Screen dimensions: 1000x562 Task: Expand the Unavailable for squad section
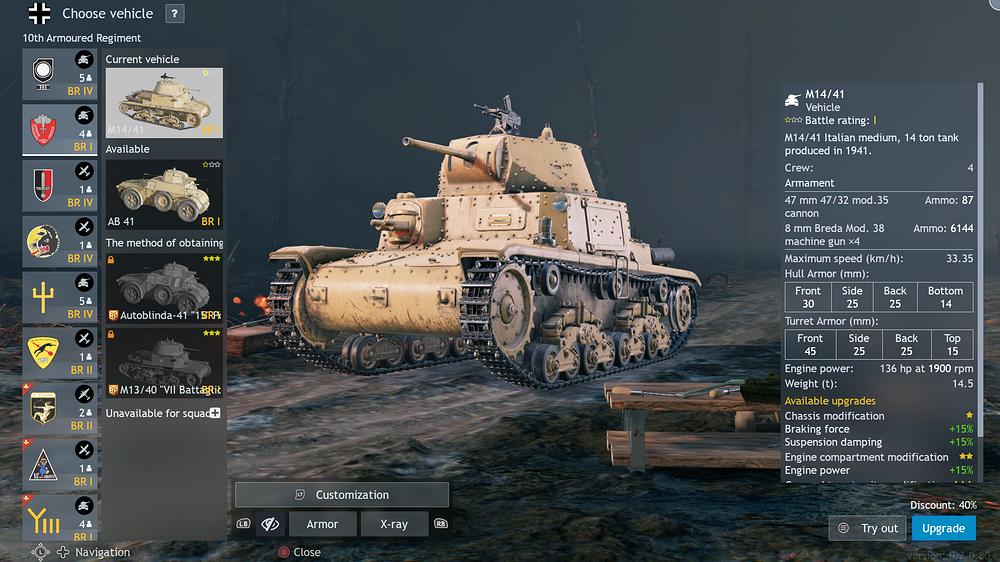pos(214,413)
